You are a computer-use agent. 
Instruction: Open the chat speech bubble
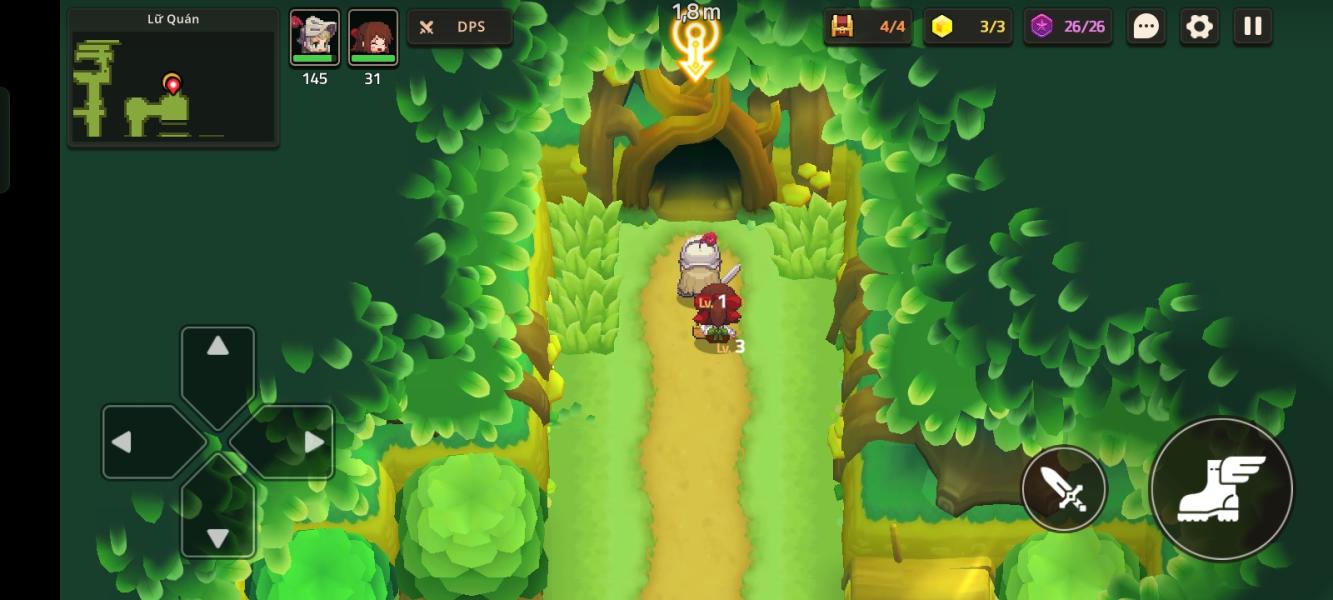[x=1146, y=27]
